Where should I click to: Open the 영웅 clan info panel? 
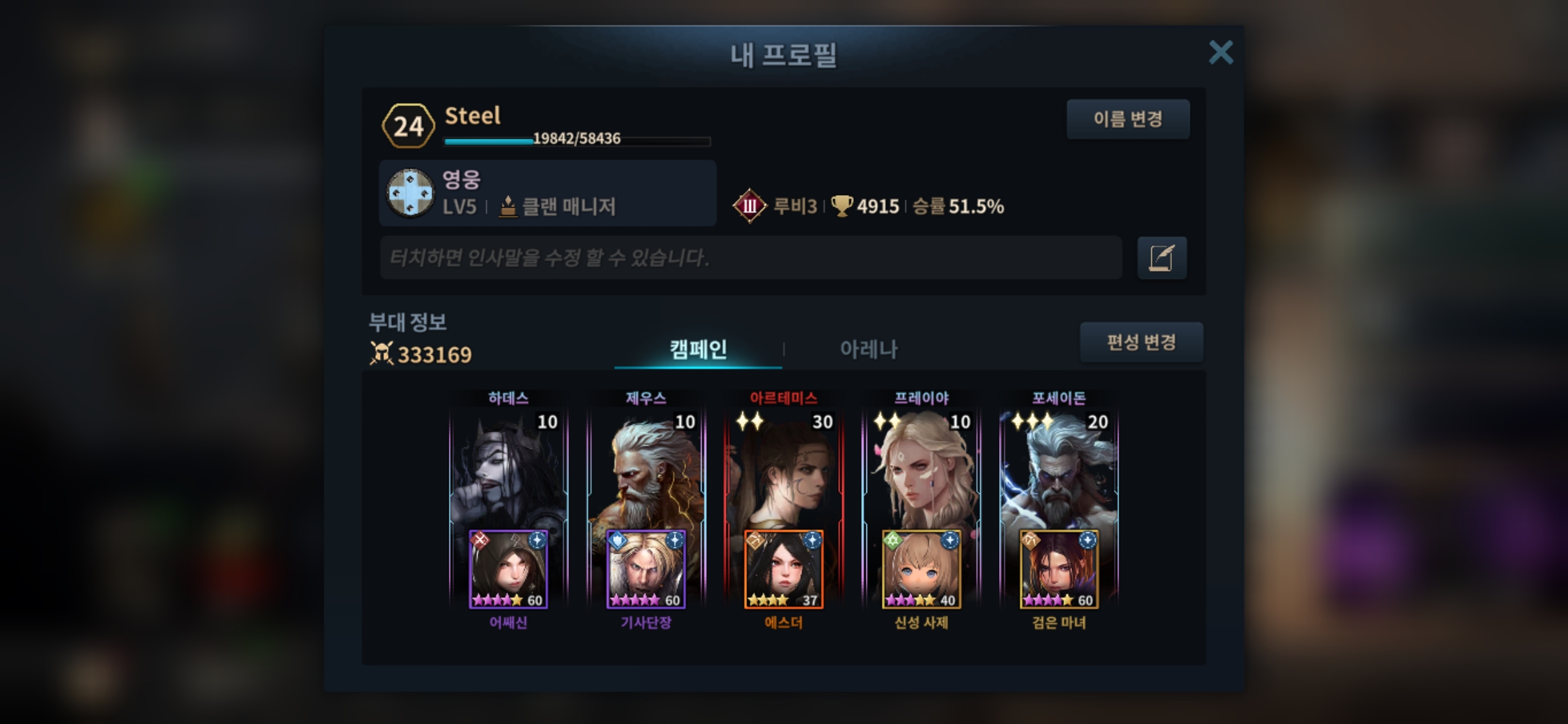click(x=547, y=193)
